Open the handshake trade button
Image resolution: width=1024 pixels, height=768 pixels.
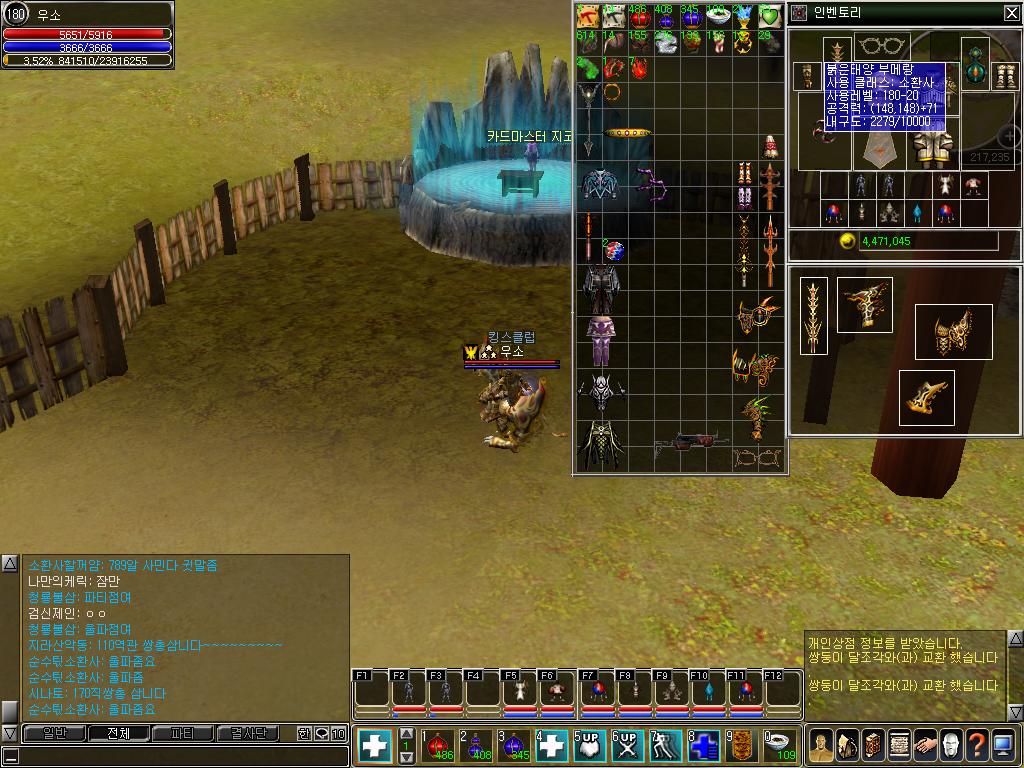tap(924, 745)
